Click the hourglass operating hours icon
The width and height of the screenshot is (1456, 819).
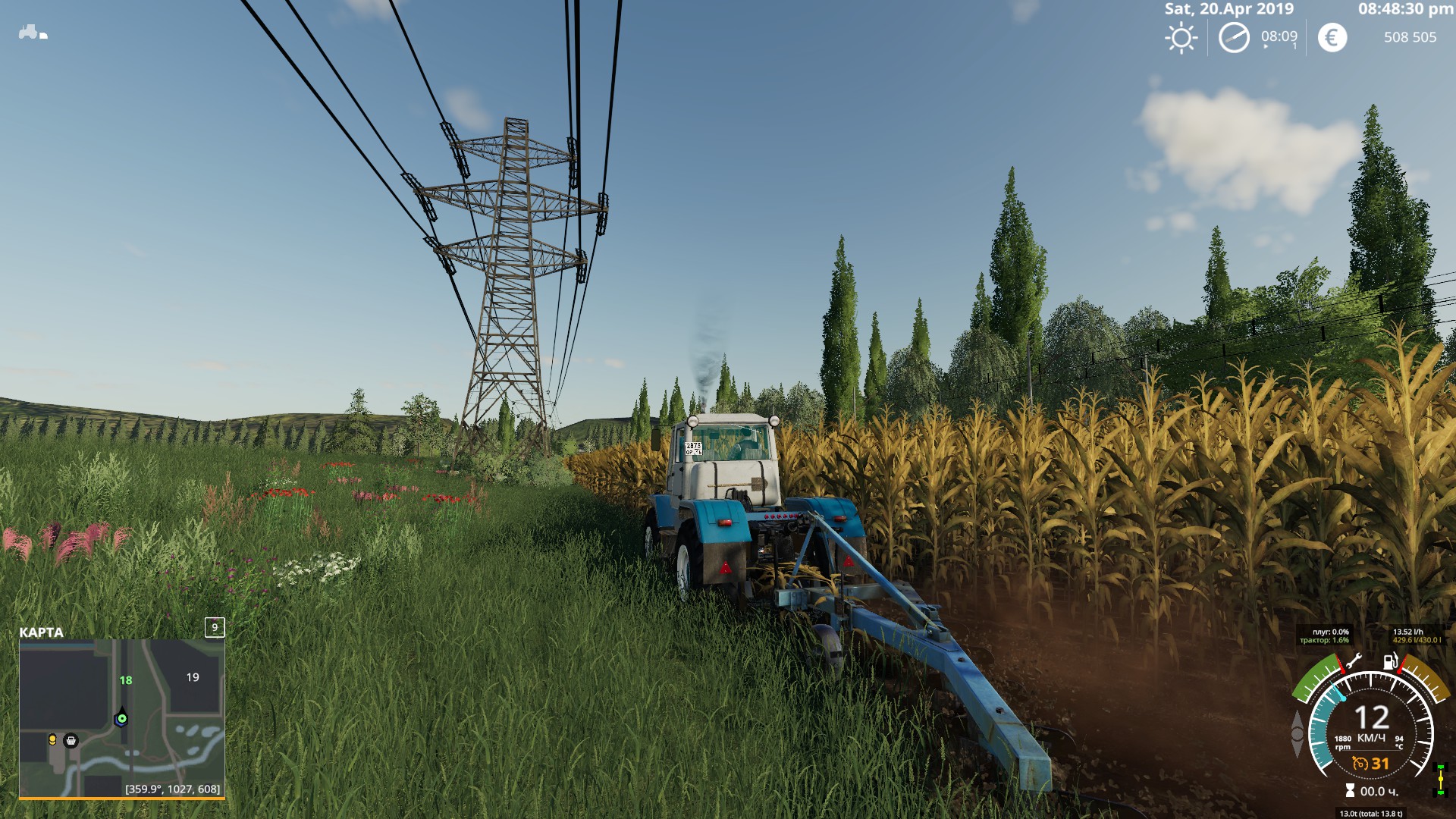pos(1350,791)
